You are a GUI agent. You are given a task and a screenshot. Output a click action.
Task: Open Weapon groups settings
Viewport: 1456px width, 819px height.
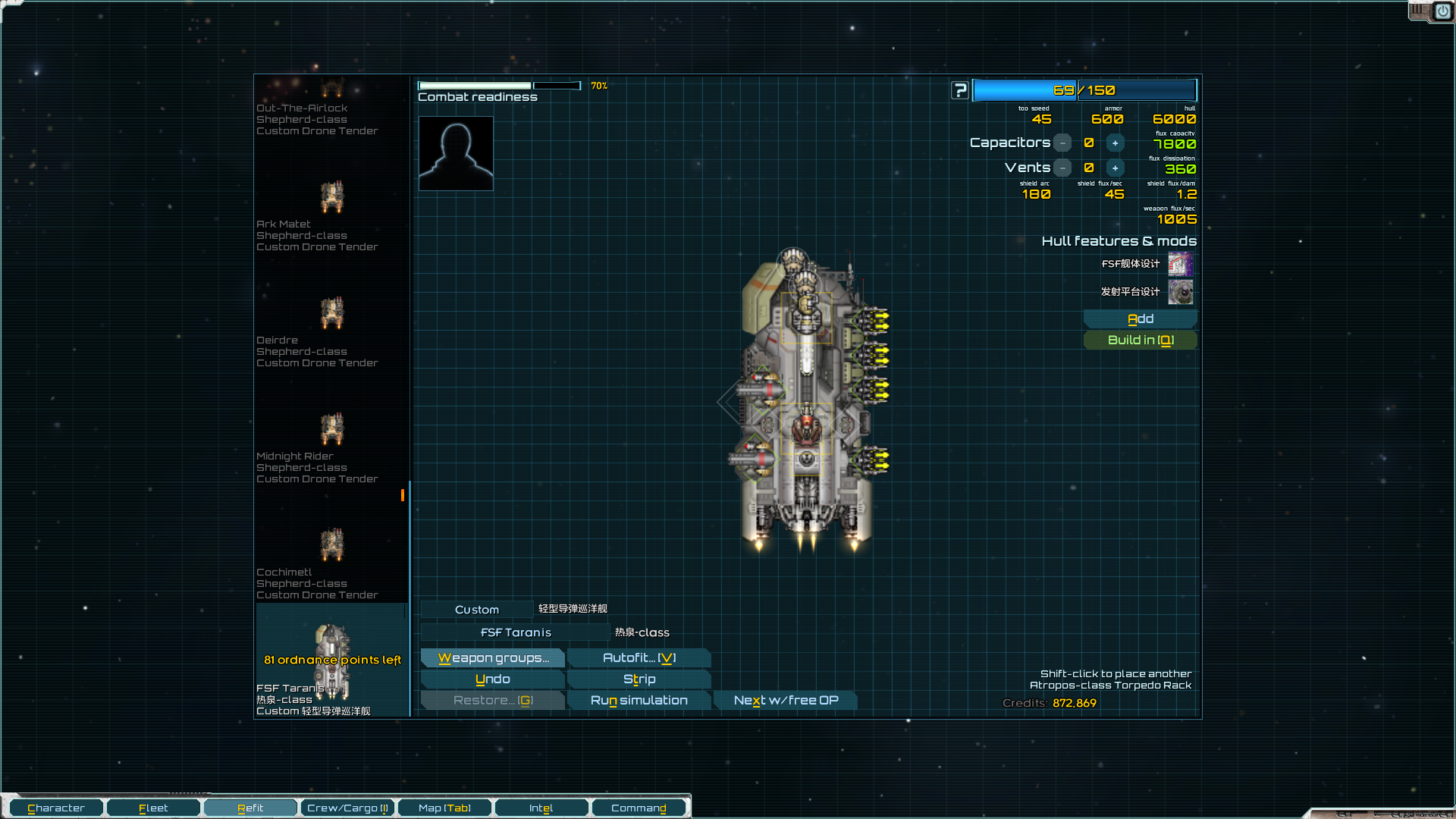[493, 658]
